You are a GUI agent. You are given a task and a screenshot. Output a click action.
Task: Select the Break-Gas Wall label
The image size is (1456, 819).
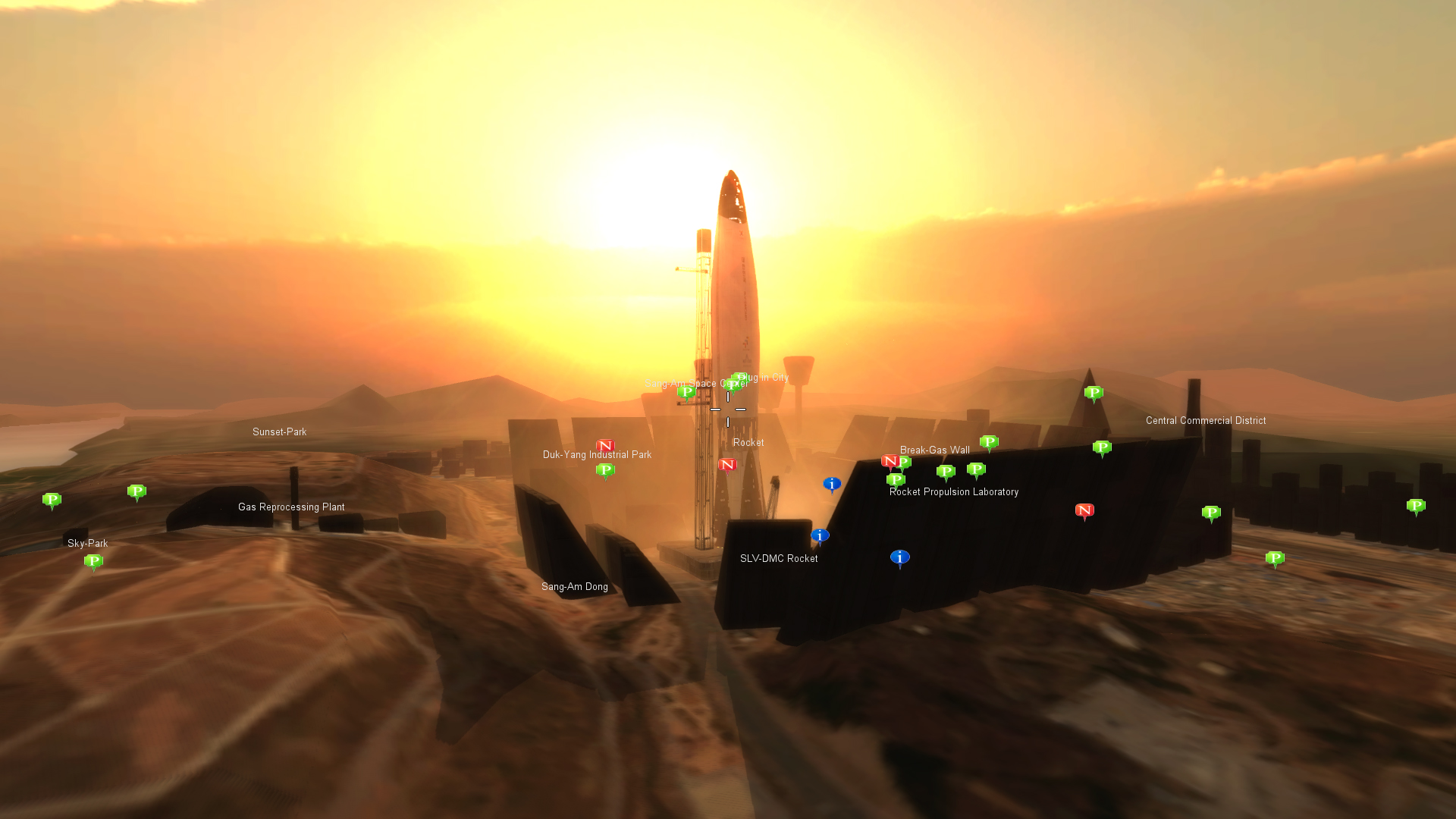pos(934,450)
